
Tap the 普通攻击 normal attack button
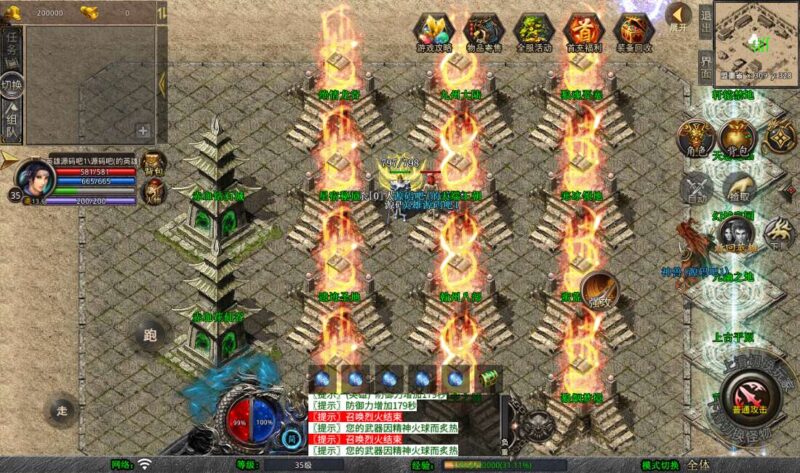(x=746, y=394)
